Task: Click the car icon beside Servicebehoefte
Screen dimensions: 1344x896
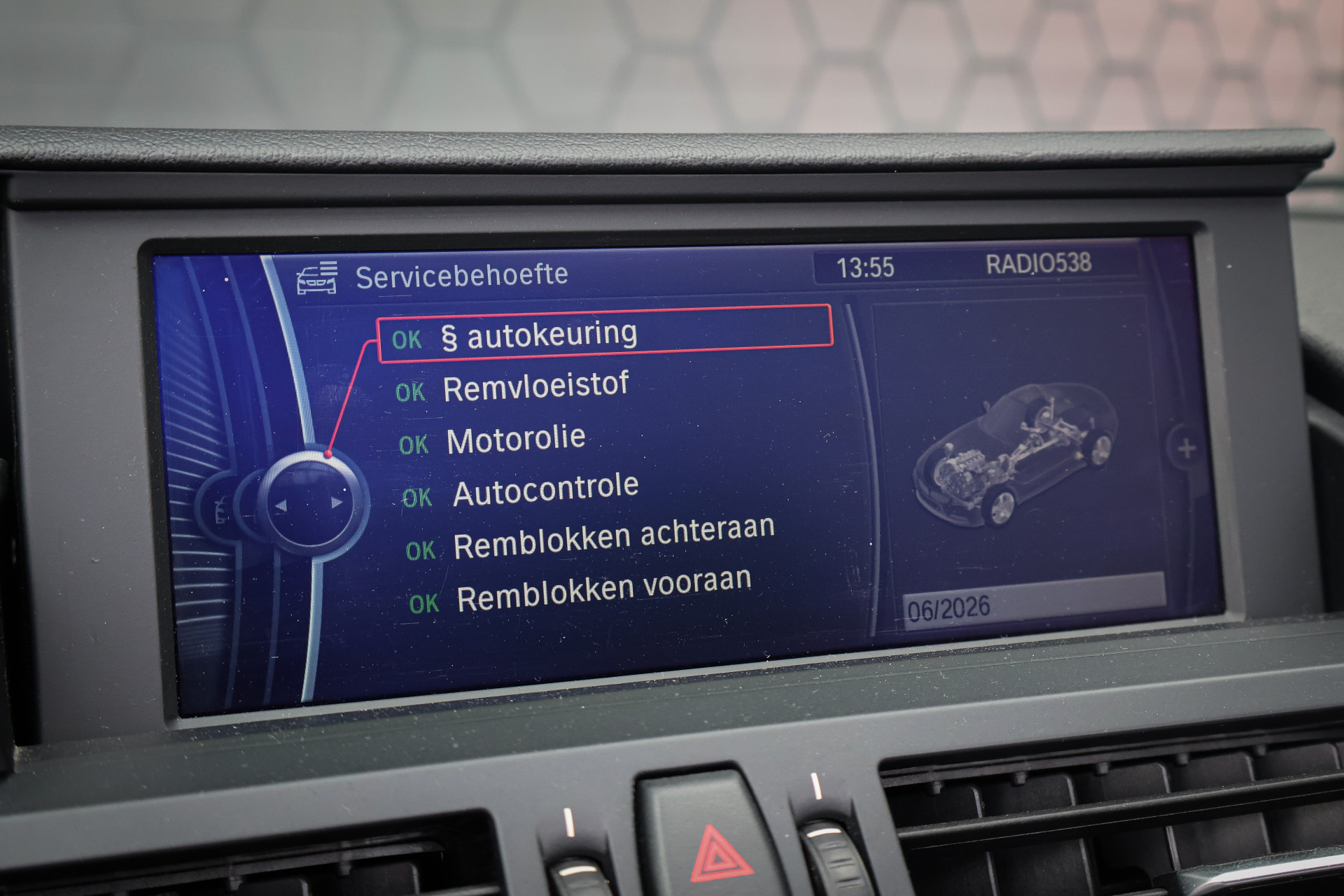Action: 317,278
